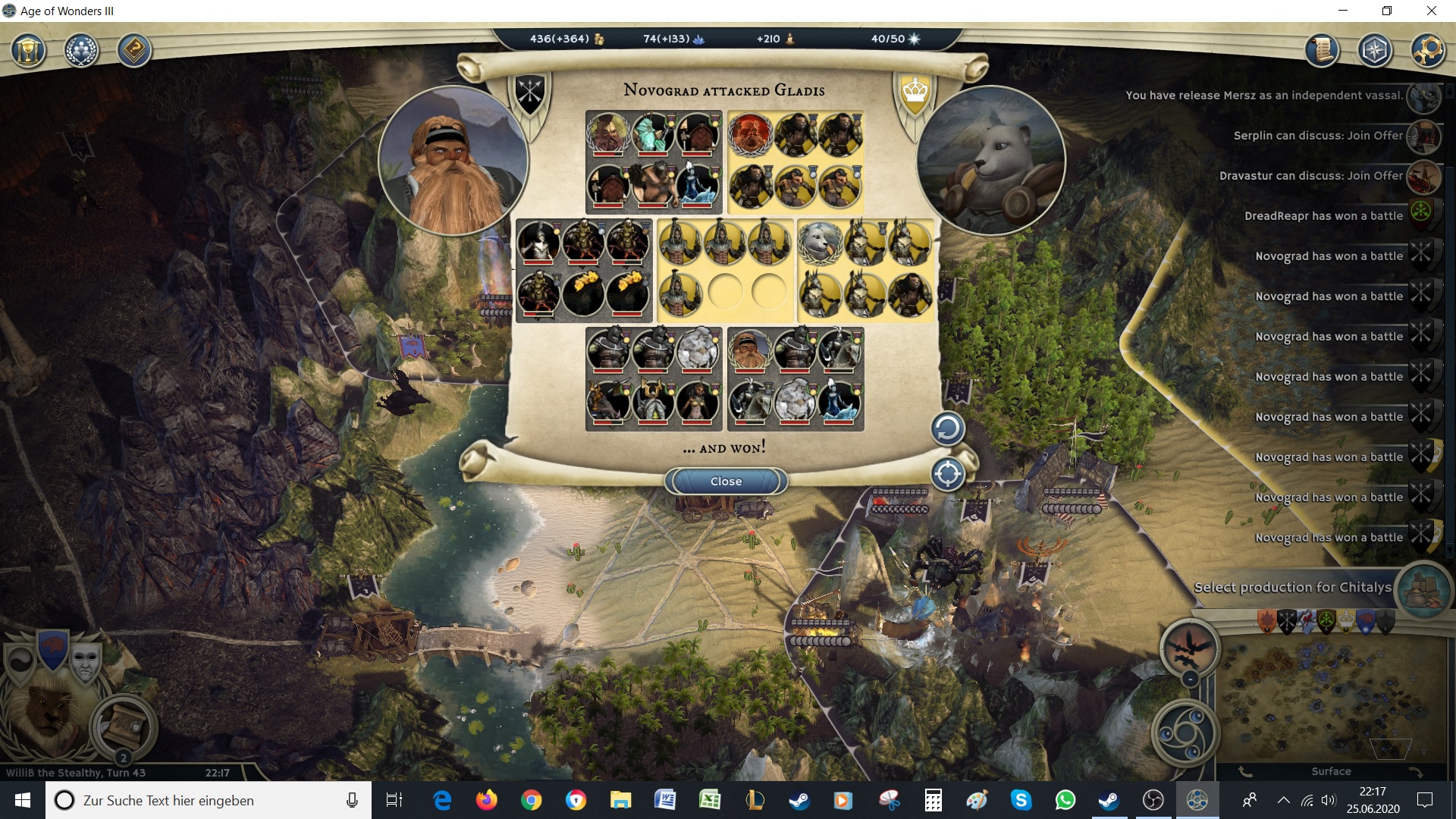This screenshot has width=1456, height=819.
Task: Select the Mersz independent vassal notification
Action: [1264, 96]
